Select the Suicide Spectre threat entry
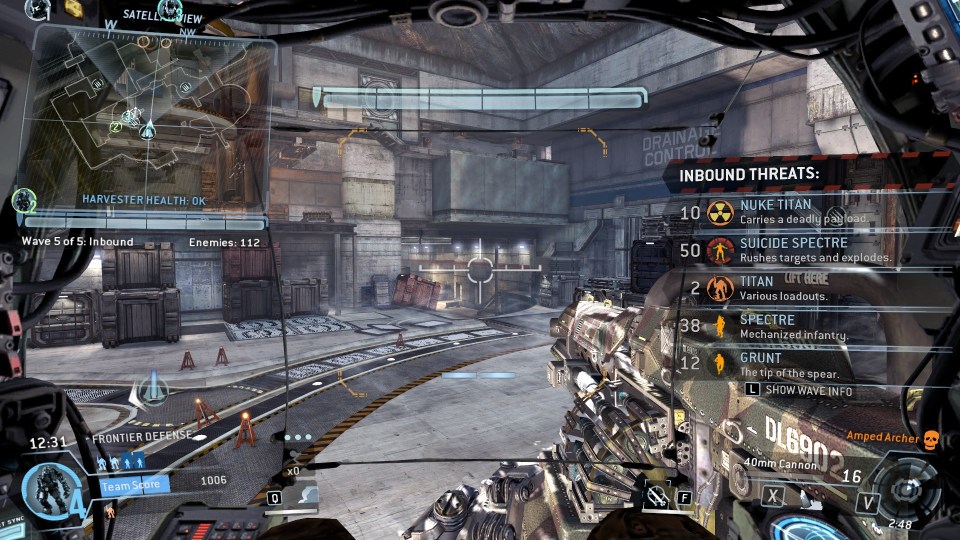Viewport: 960px width, 540px height. click(x=780, y=249)
